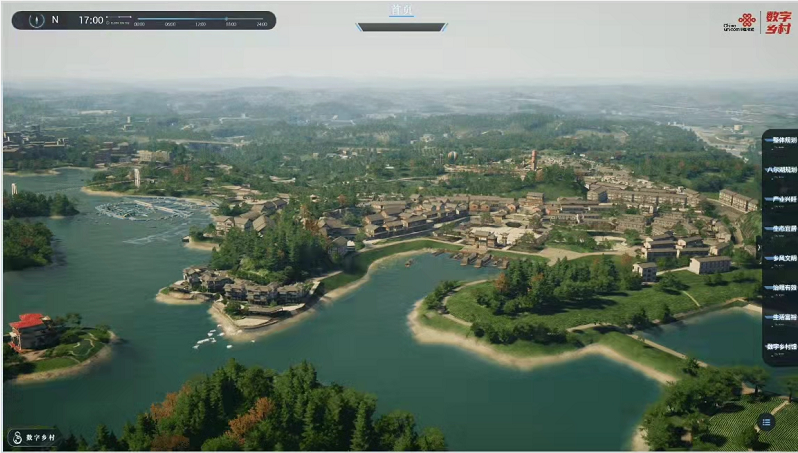This screenshot has width=798, height=453.
Task: Choose the 乡风文明 menu entry
Action: [779, 258]
